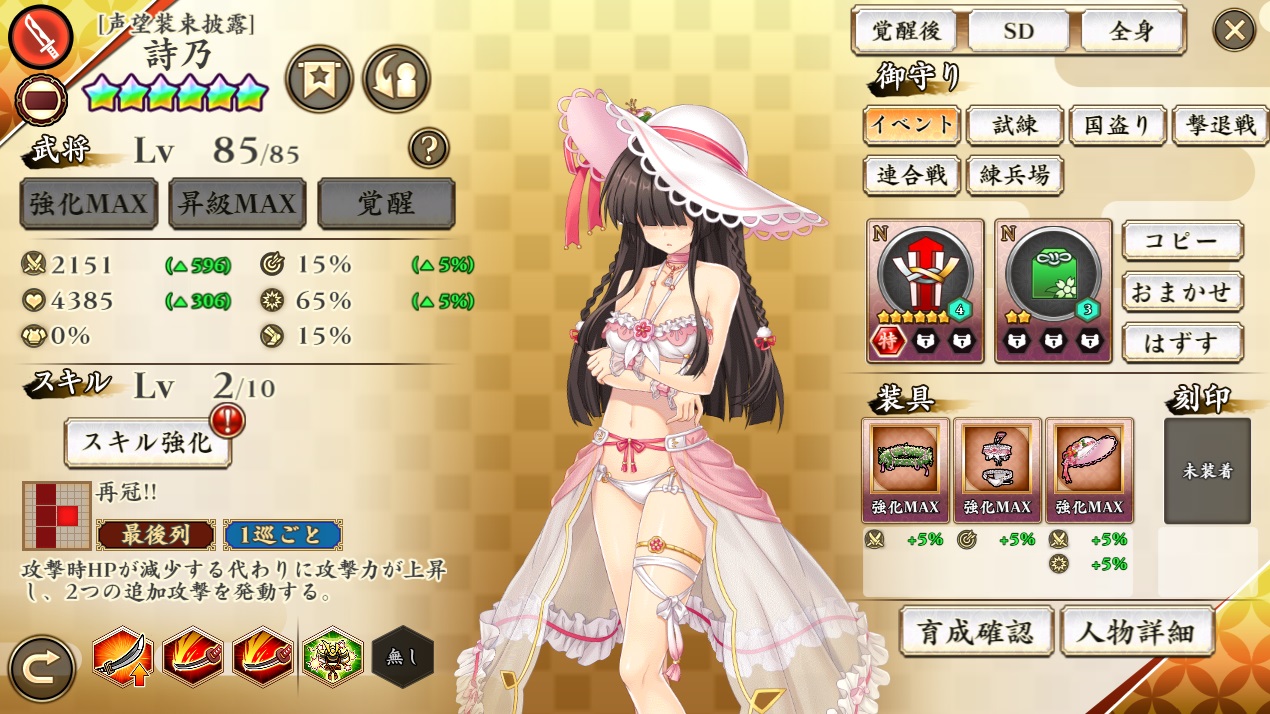Open the 覚醒 awakening button
The height and width of the screenshot is (714, 1270).
click(386, 204)
